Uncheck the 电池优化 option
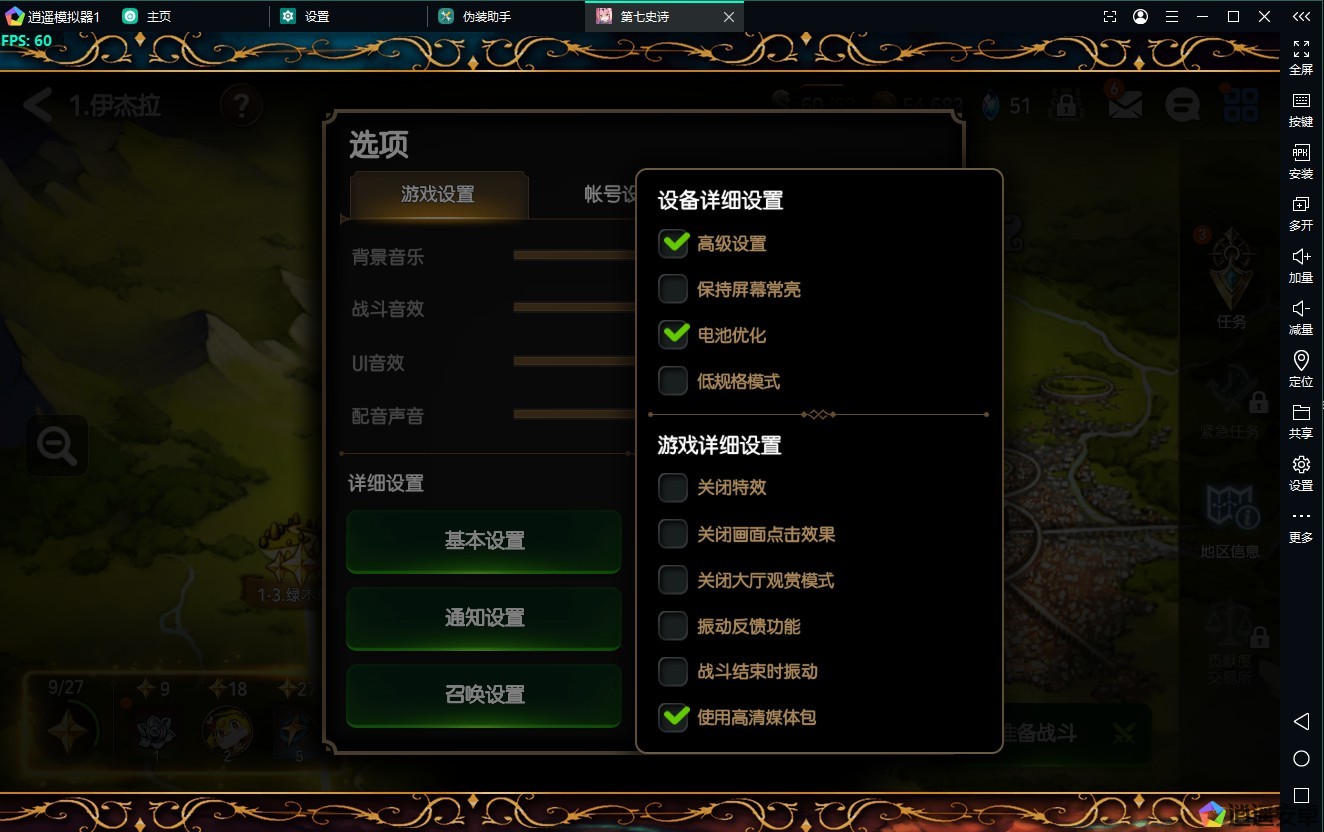1324x832 pixels. pos(673,335)
